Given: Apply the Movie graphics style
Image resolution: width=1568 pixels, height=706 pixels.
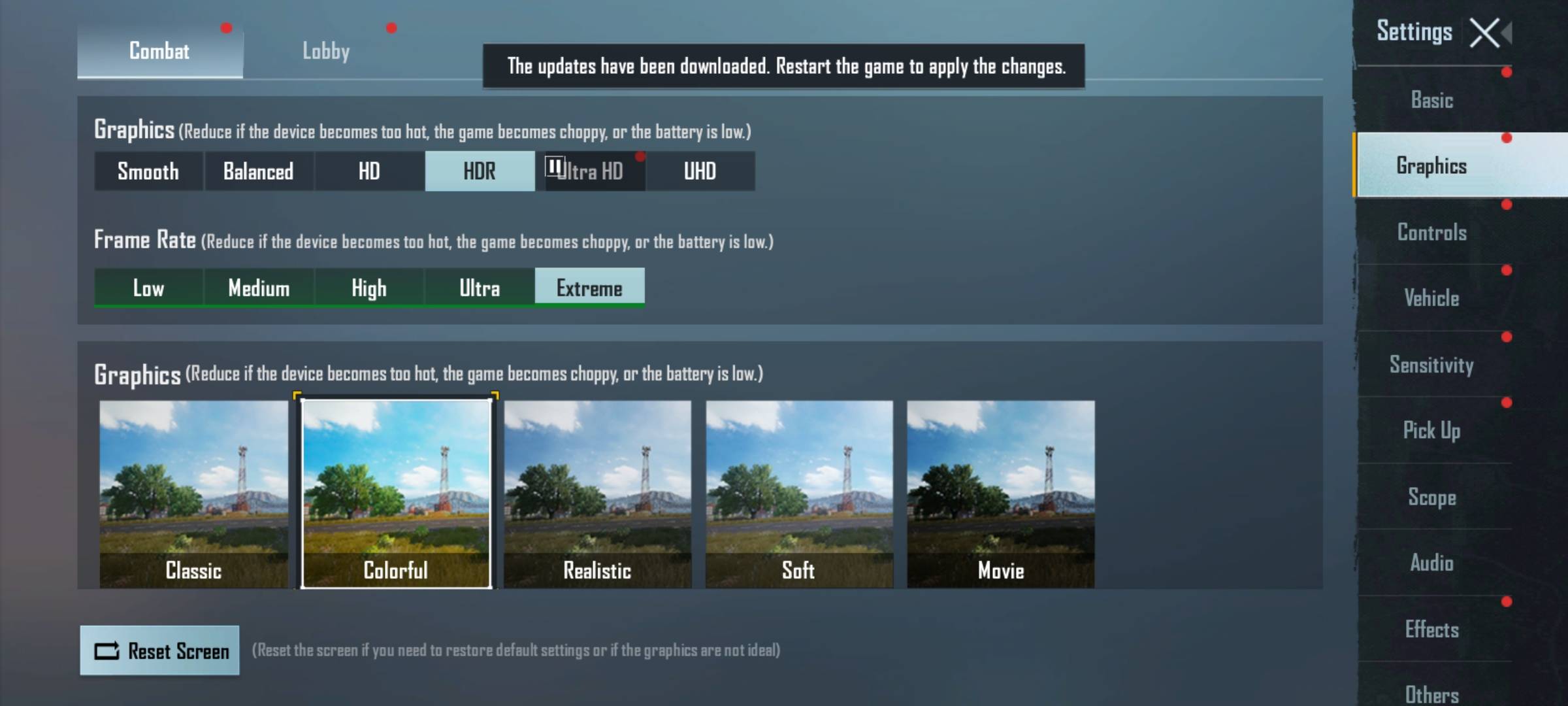Looking at the screenshot, I should tap(1000, 494).
